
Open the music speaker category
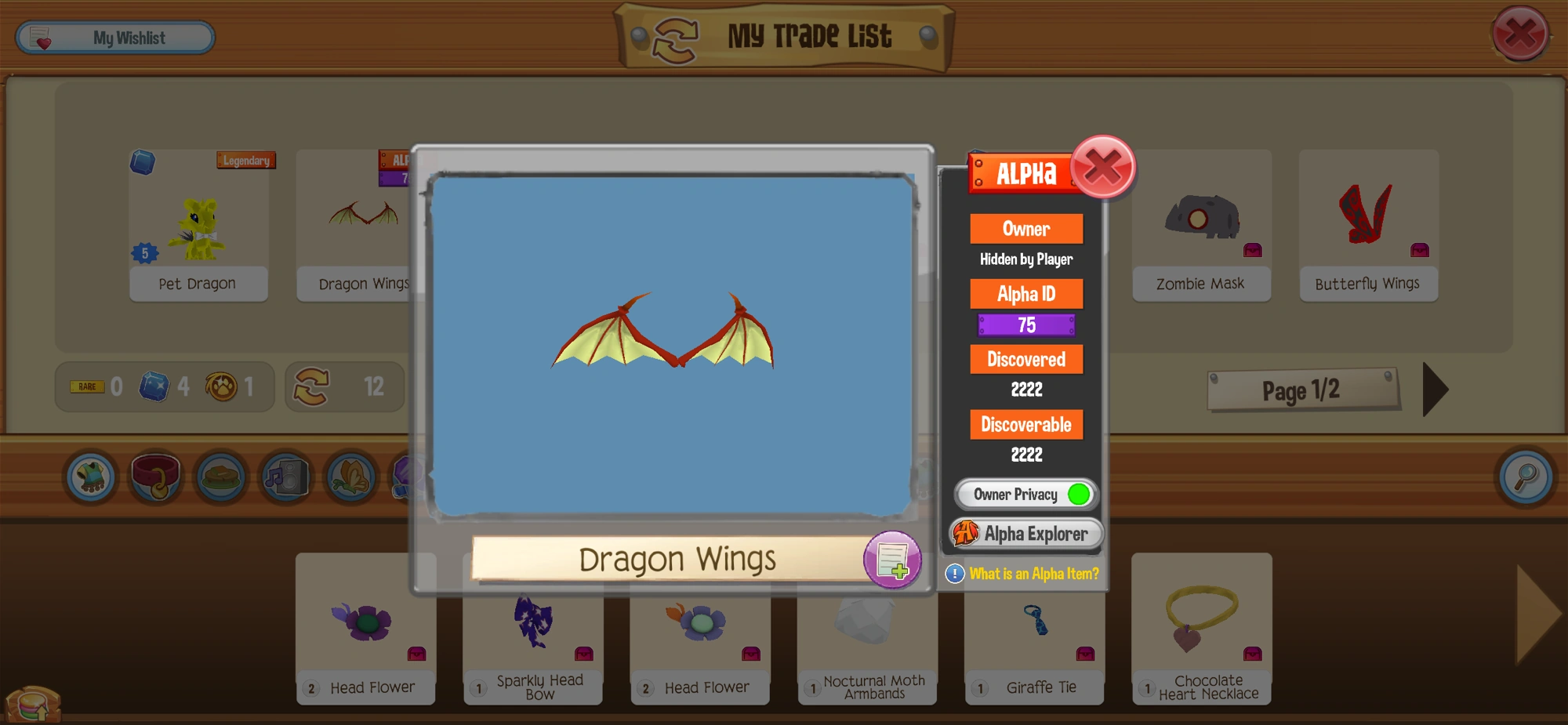pos(286,477)
